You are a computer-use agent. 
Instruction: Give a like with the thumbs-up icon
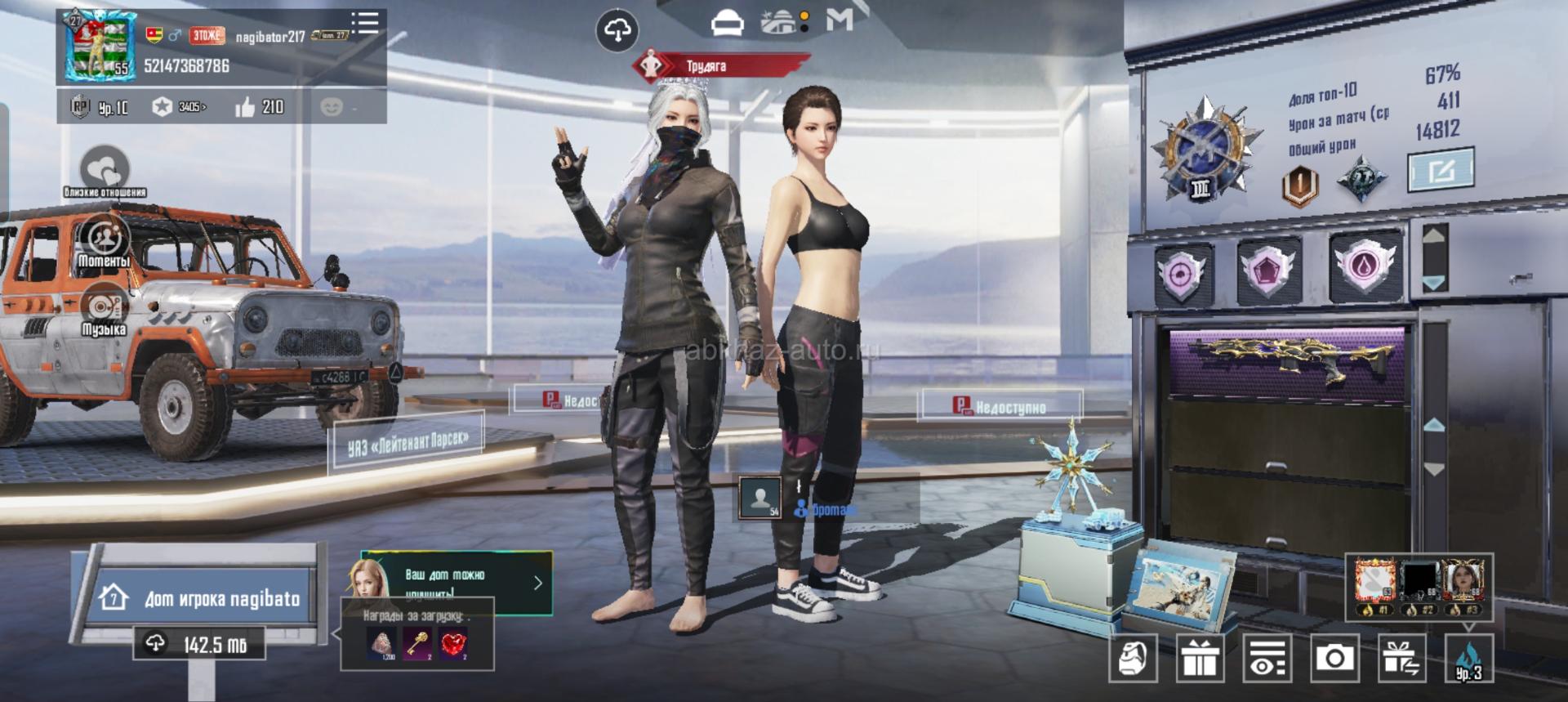[x=245, y=107]
